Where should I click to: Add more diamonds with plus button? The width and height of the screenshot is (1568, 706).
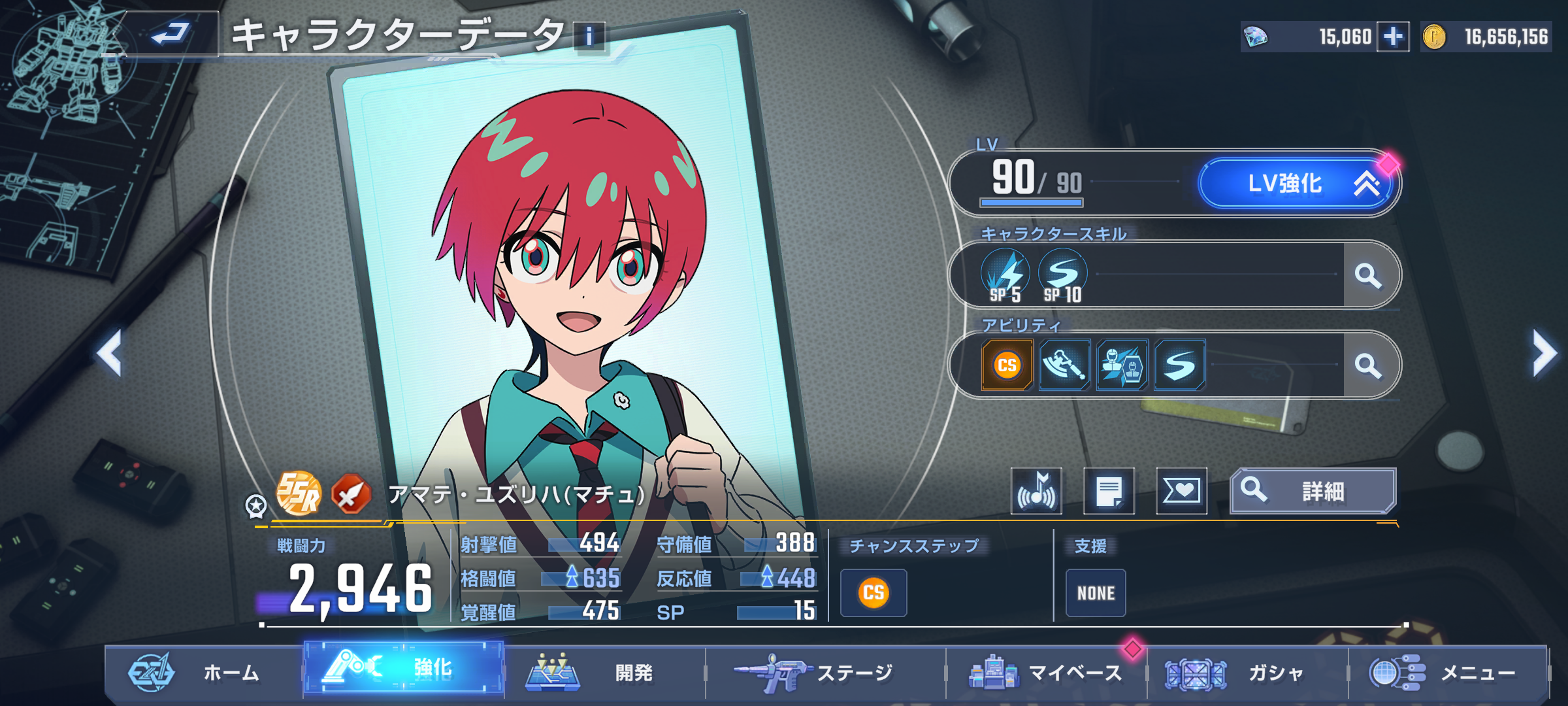click(x=1392, y=37)
